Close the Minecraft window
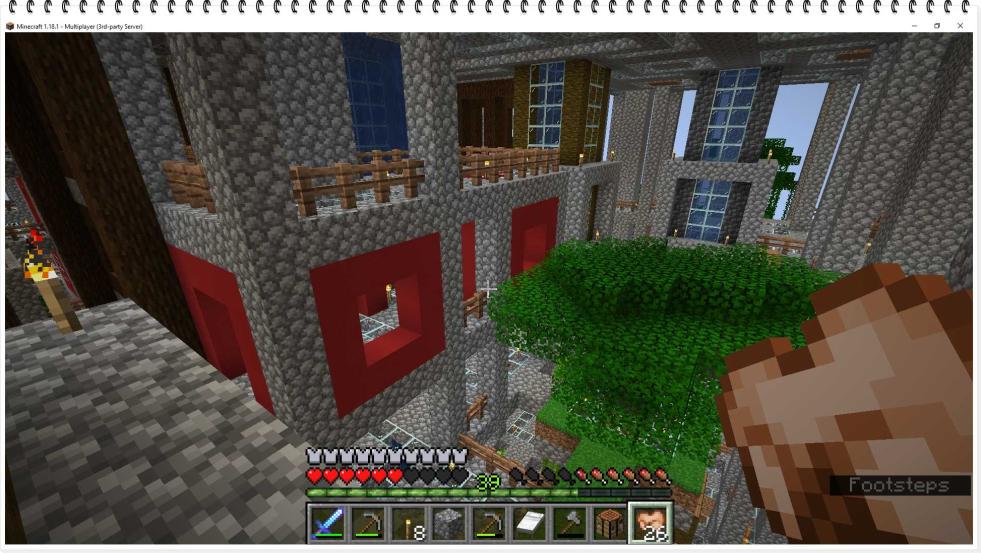 (x=960, y=26)
